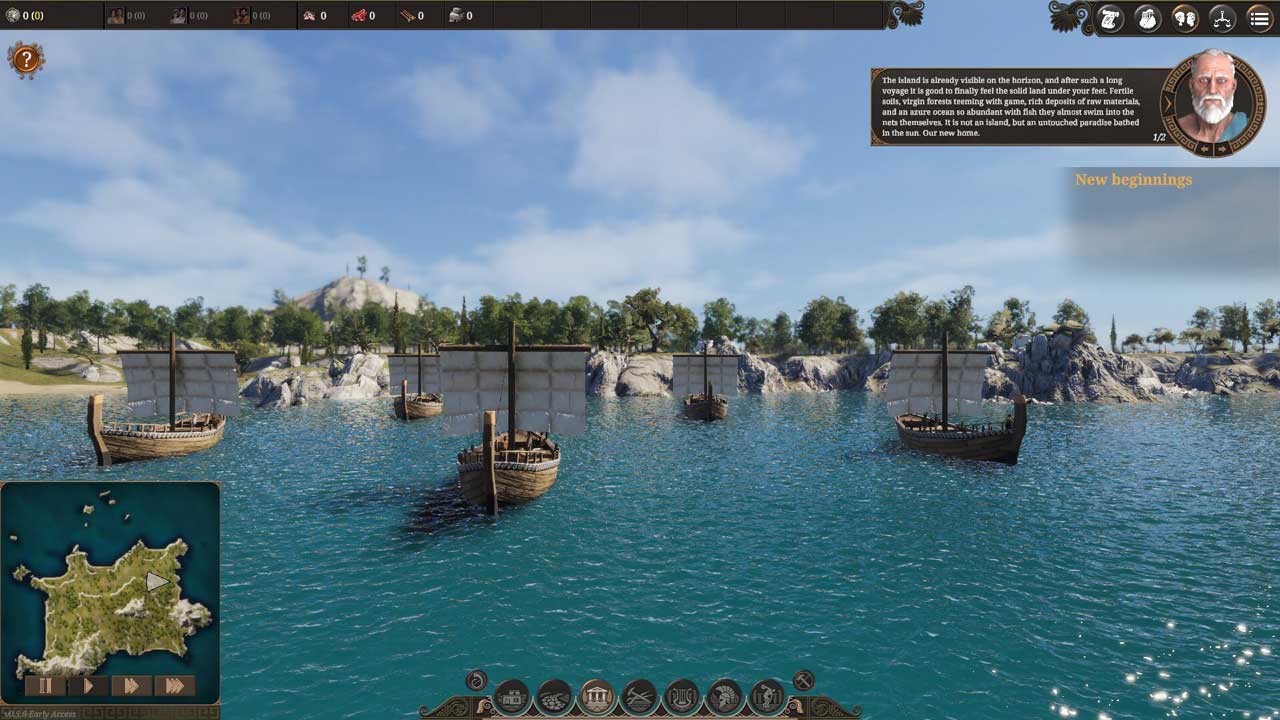Open the main menu list button
1280x720 pixels.
[x=1260, y=18]
